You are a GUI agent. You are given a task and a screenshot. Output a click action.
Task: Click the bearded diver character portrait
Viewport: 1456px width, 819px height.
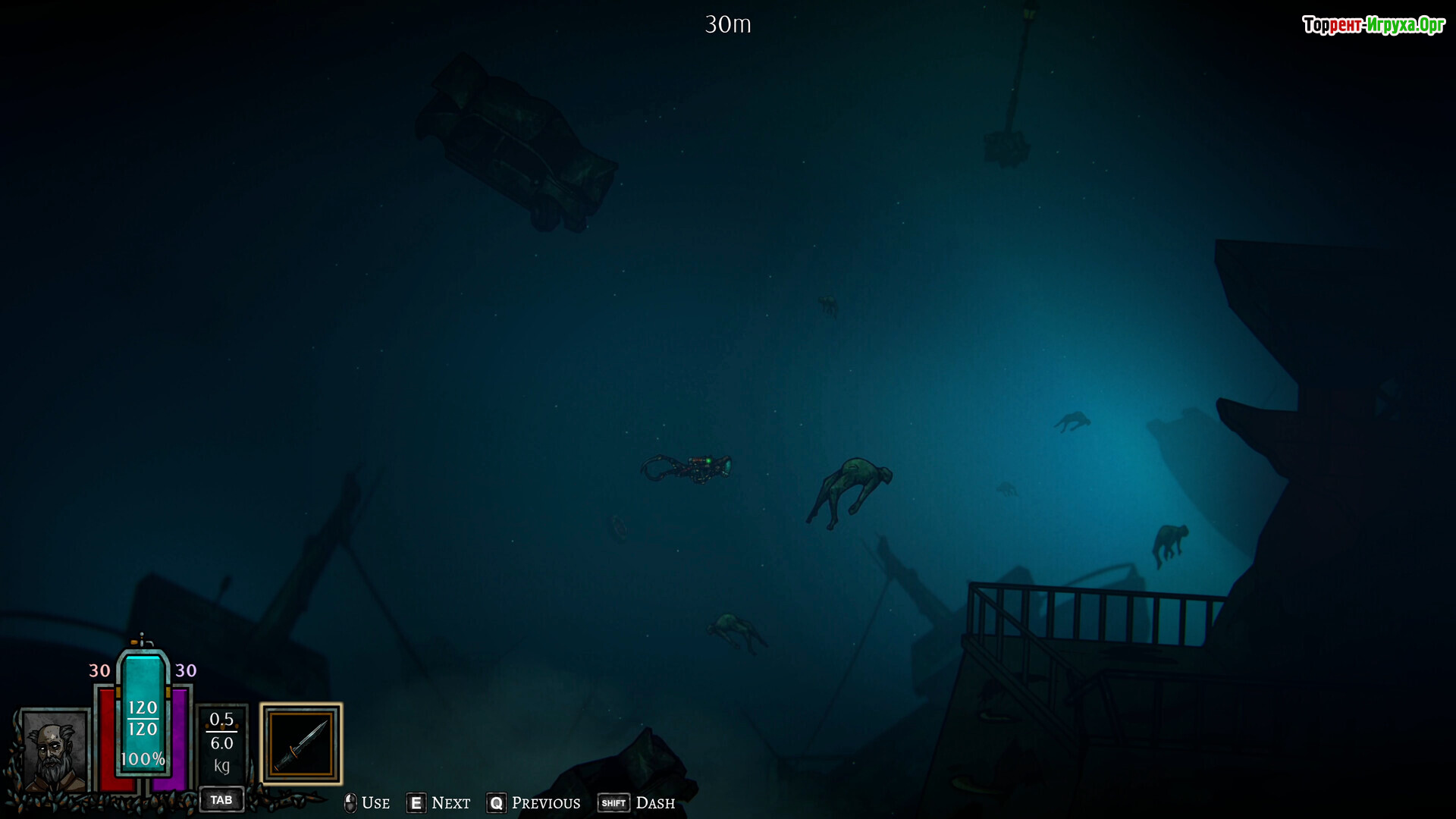[x=53, y=752]
